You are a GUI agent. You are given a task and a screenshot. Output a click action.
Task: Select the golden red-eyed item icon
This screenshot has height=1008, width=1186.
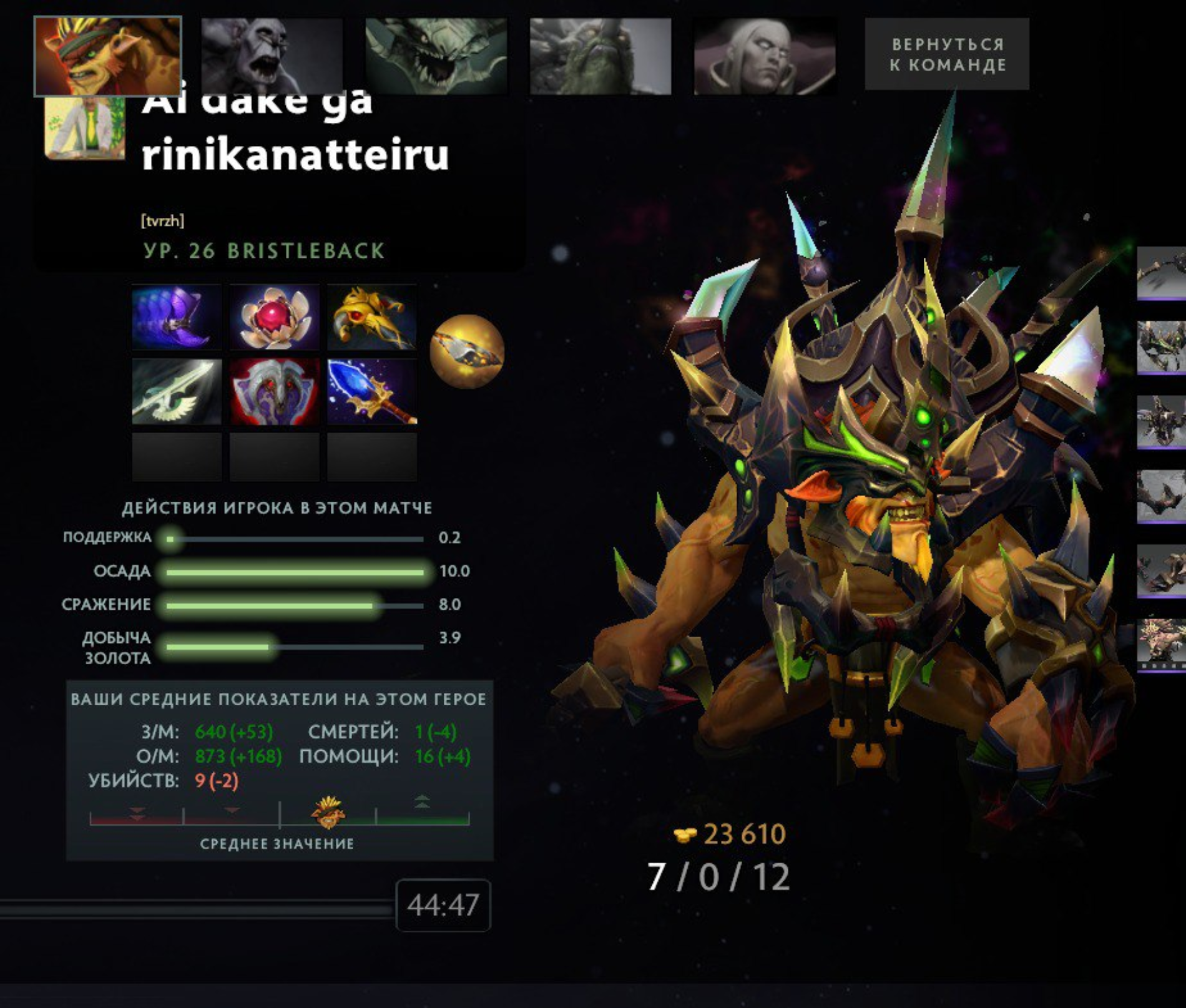[372, 317]
